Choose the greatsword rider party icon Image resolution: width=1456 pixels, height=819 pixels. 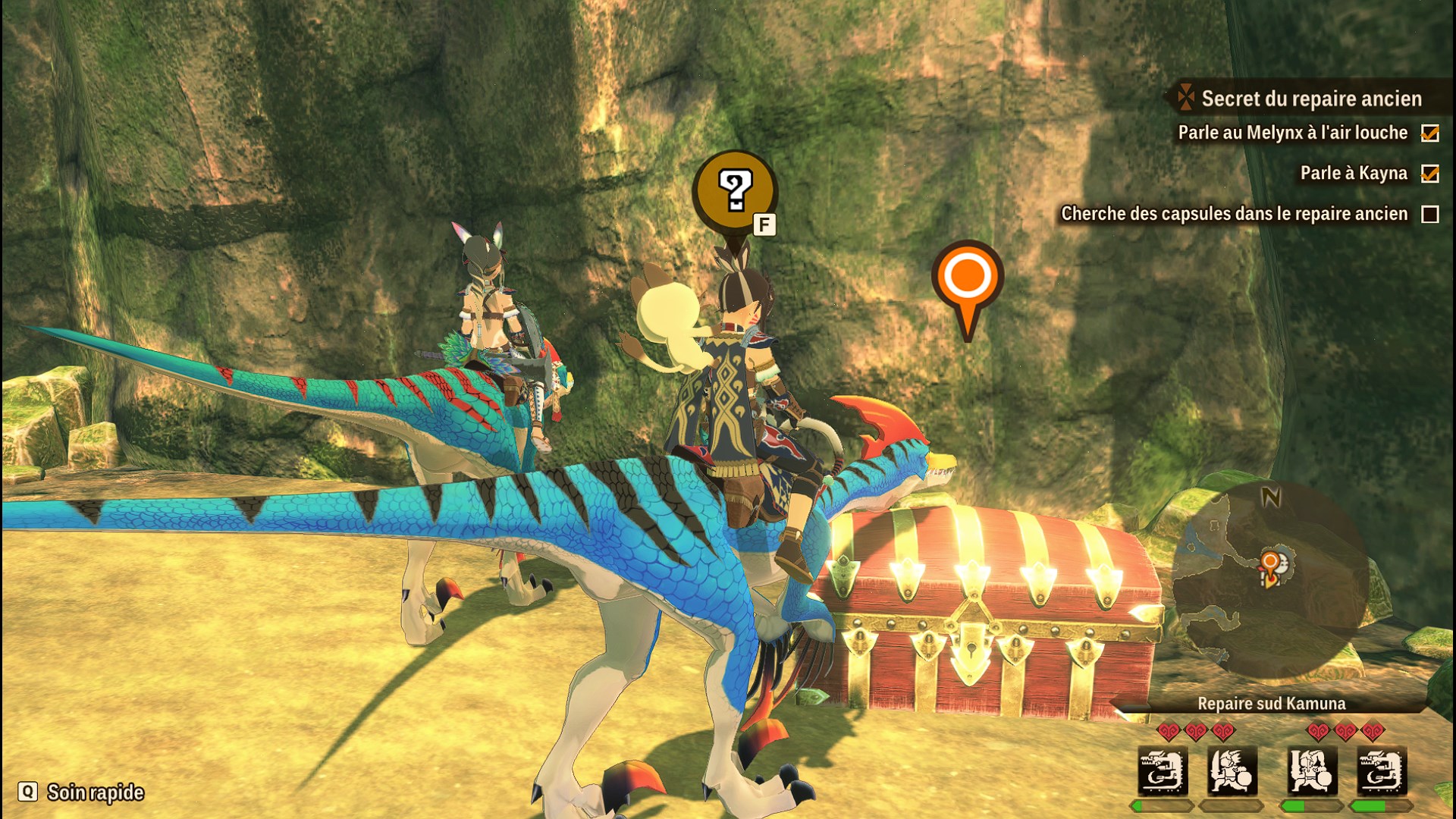[x=1313, y=772]
